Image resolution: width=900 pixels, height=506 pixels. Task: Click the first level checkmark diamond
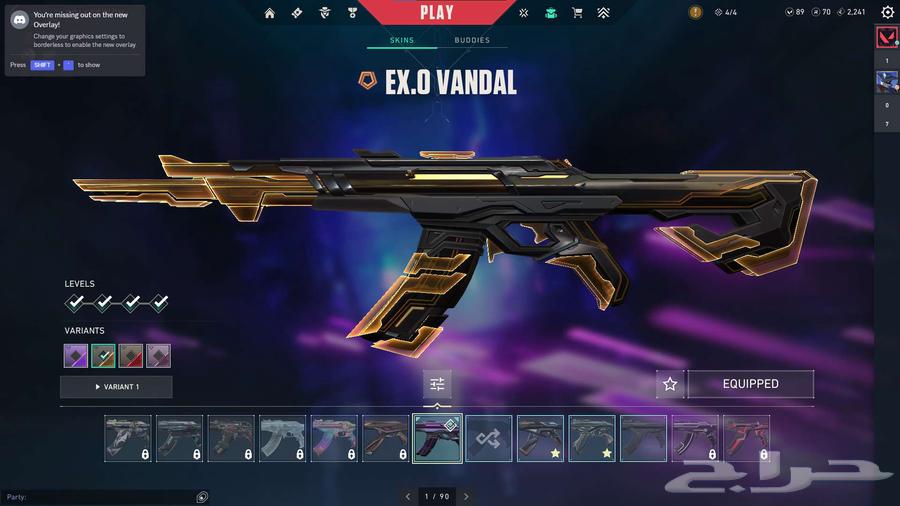75,303
